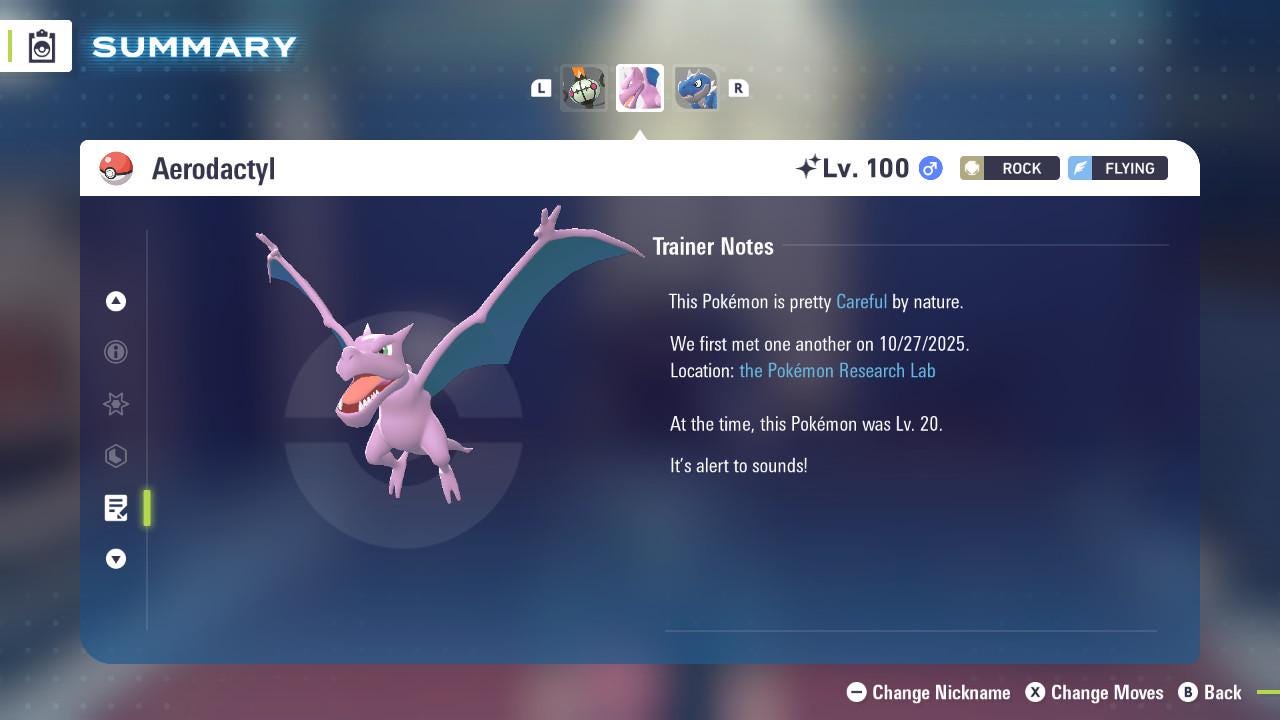Click the clipboard icon in top-left corner
The image size is (1280, 720).
[41, 45]
